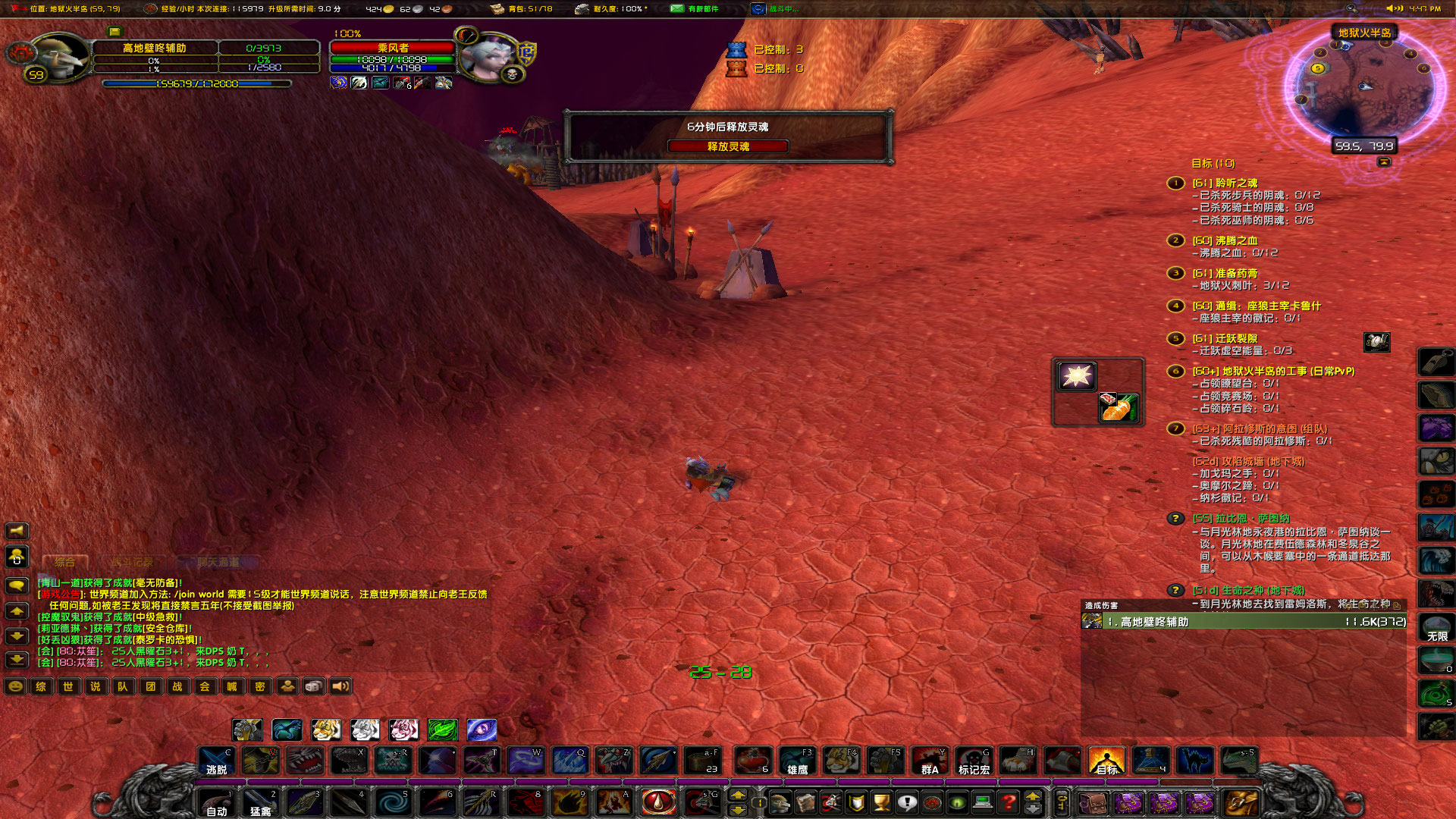This screenshot has width=1456, height=819.
Task: Collapse quest [61] 聆听之魂 entry
Action: pos(1225,183)
